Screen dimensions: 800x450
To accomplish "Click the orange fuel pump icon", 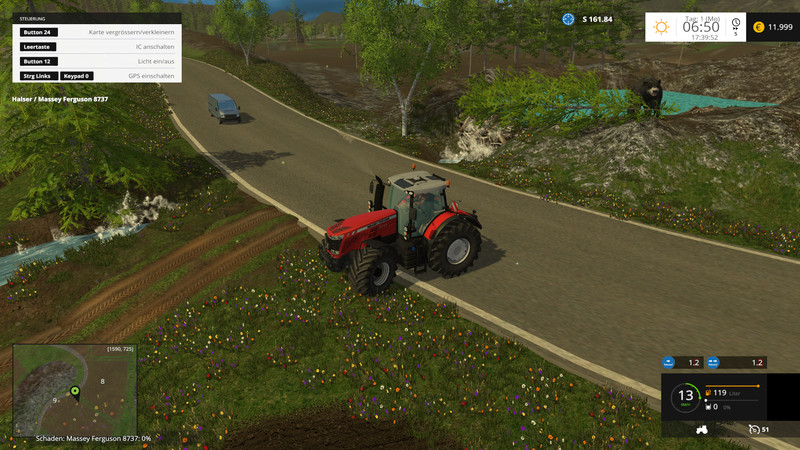I will pyautogui.click(x=708, y=393).
